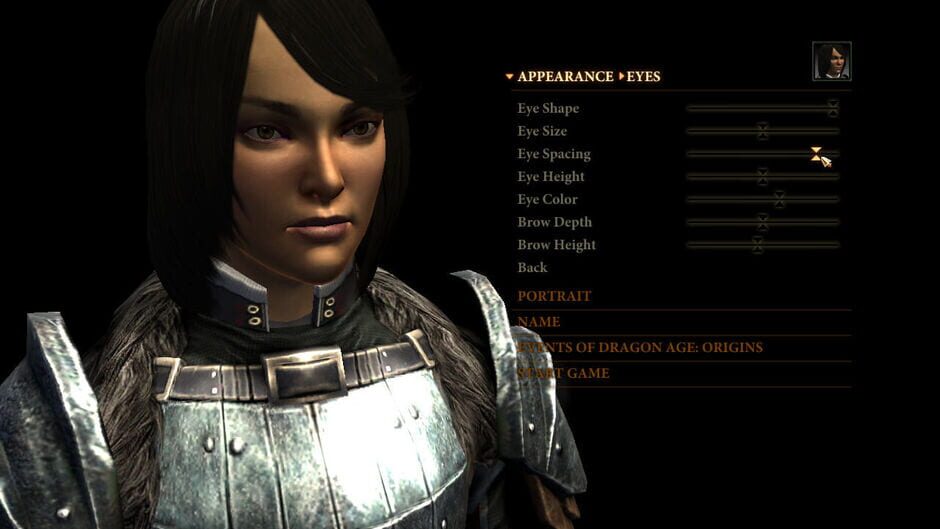Select the Eyes breadcrumb label

tap(643, 77)
